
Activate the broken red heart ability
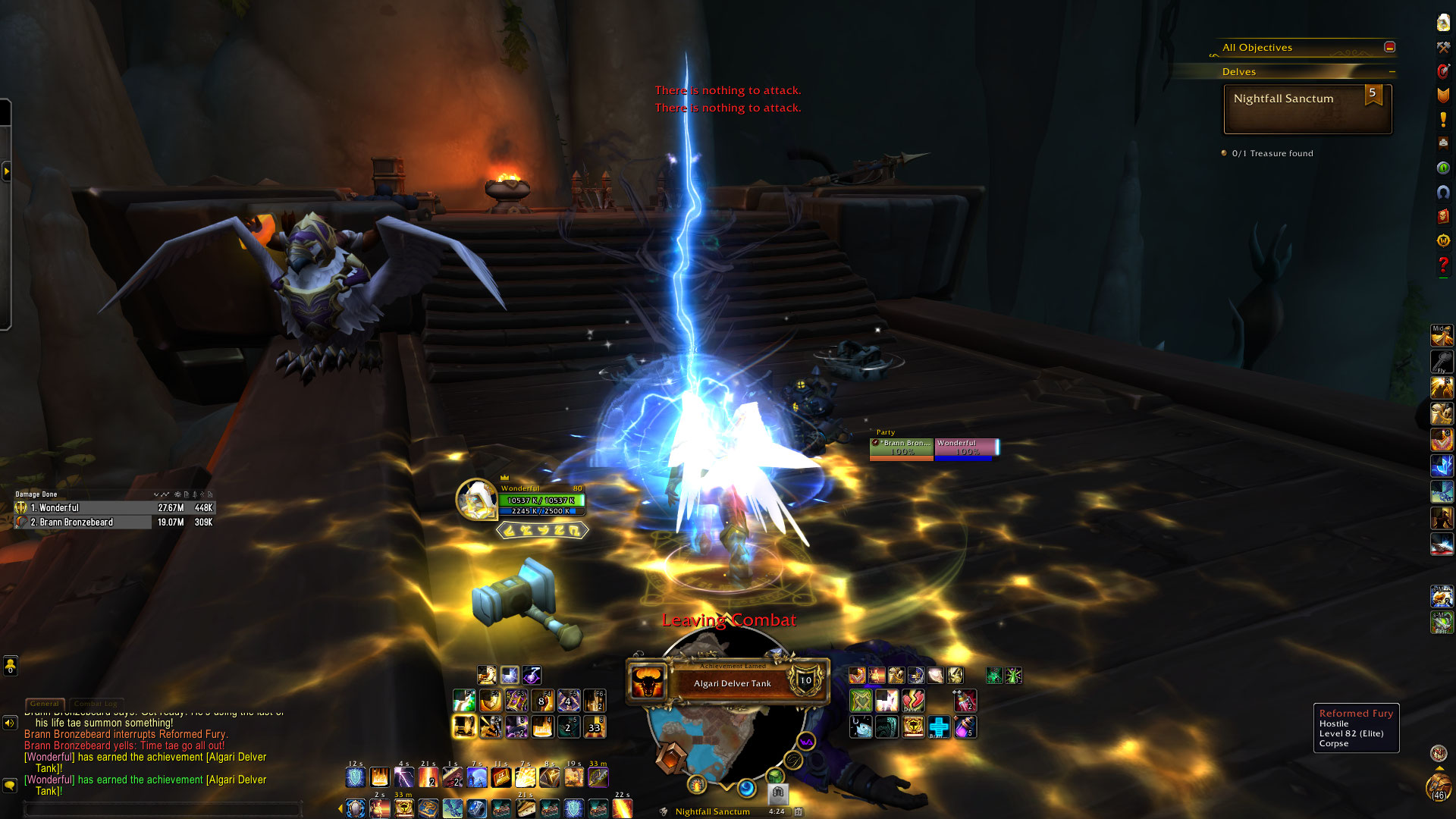point(913,700)
